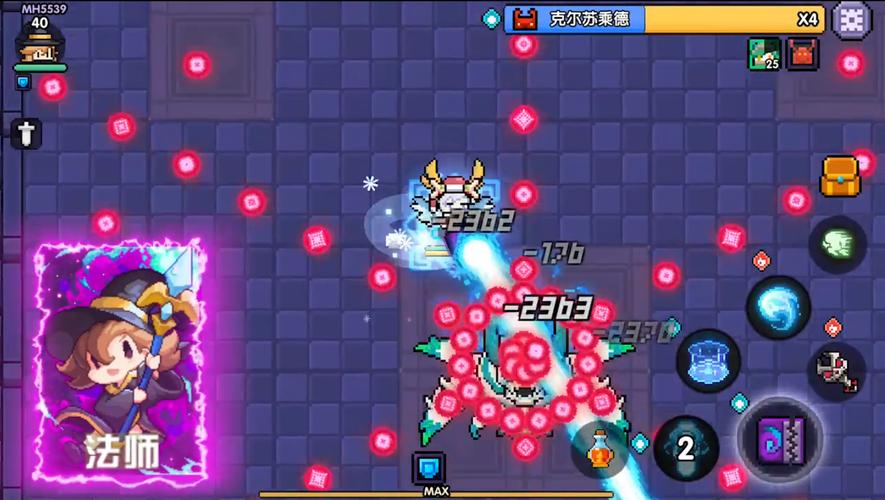Use the blue barrier pillar skill
The width and height of the screenshot is (885, 500).
click(x=708, y=360)
